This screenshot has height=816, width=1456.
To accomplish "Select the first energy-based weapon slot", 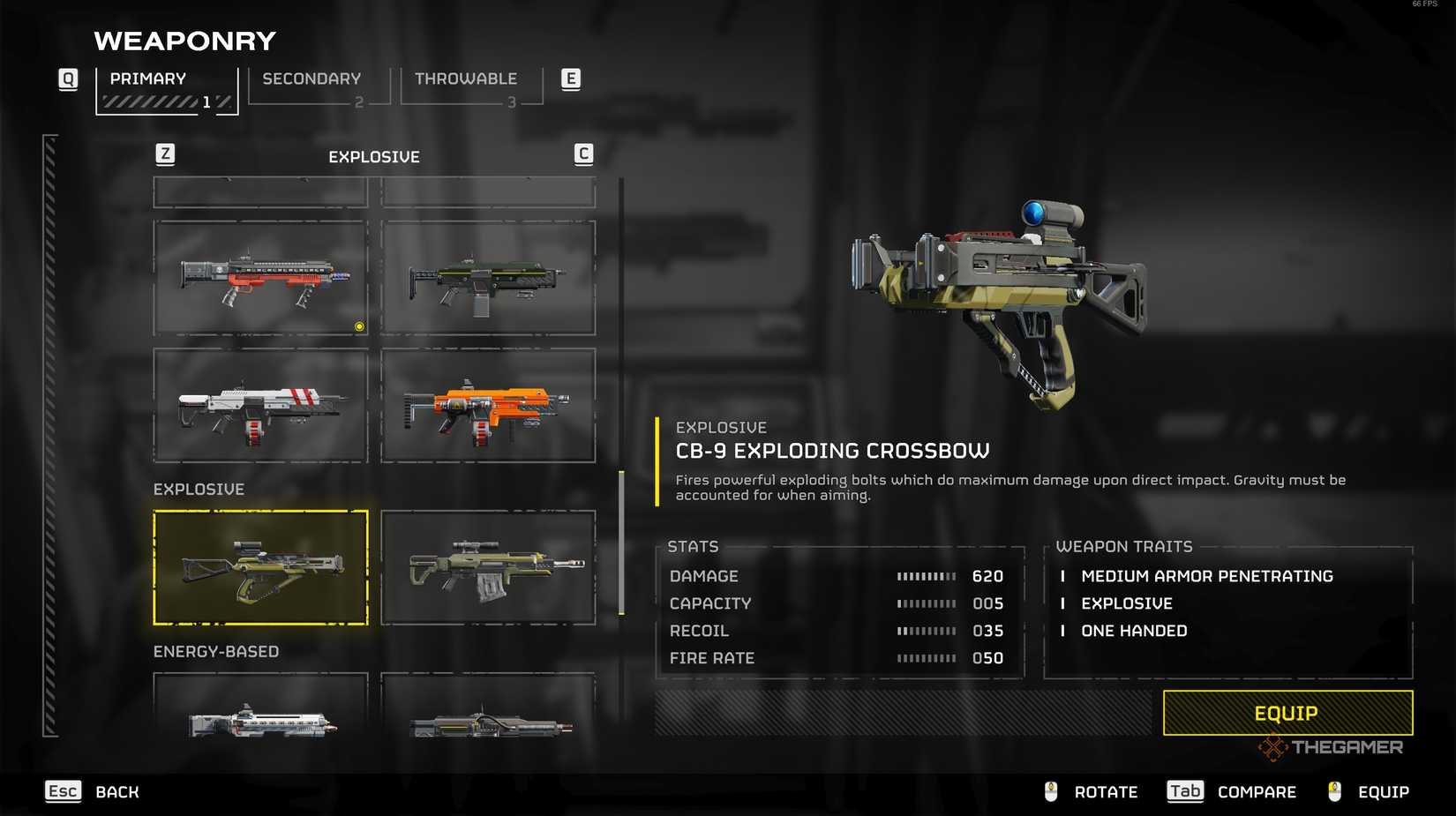I will [260, 706].
